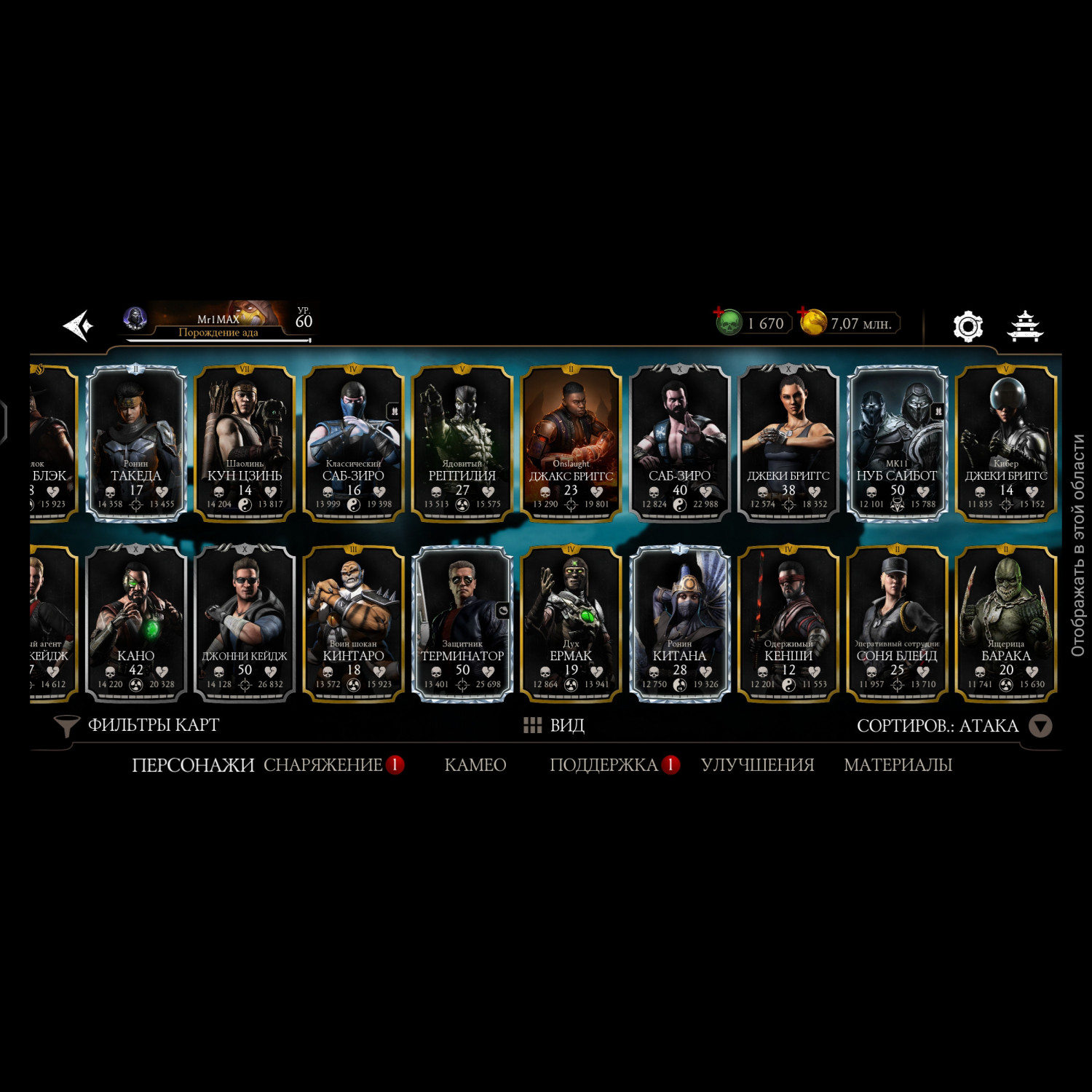Switch to the МАТЕРИАЛЫ tab

click(898, 765)
